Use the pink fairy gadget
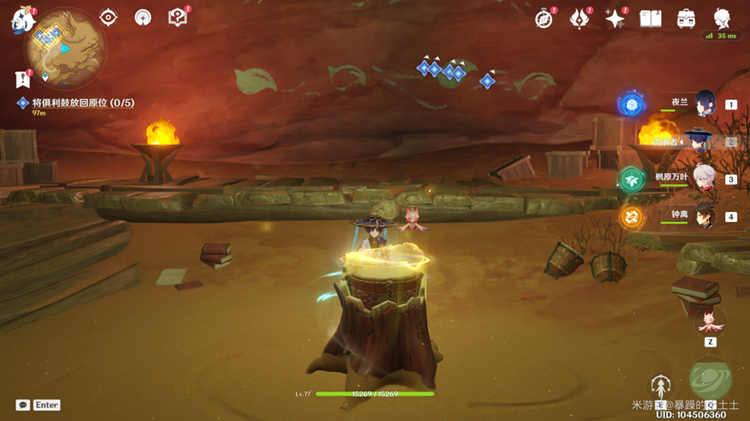This screenshot has width=750, height=421. click(710, 322)
